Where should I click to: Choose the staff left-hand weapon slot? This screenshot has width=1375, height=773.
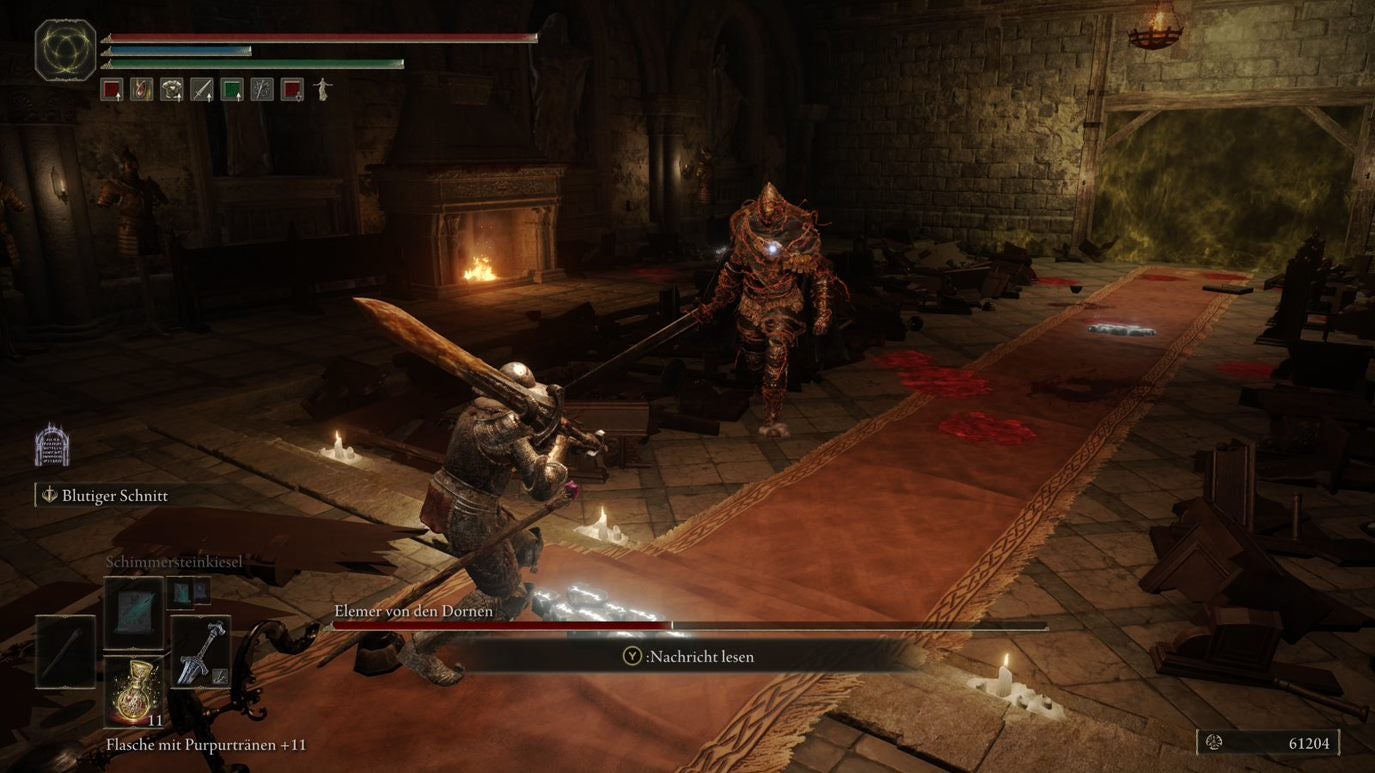pyautogui.click(x=66, y=652)
